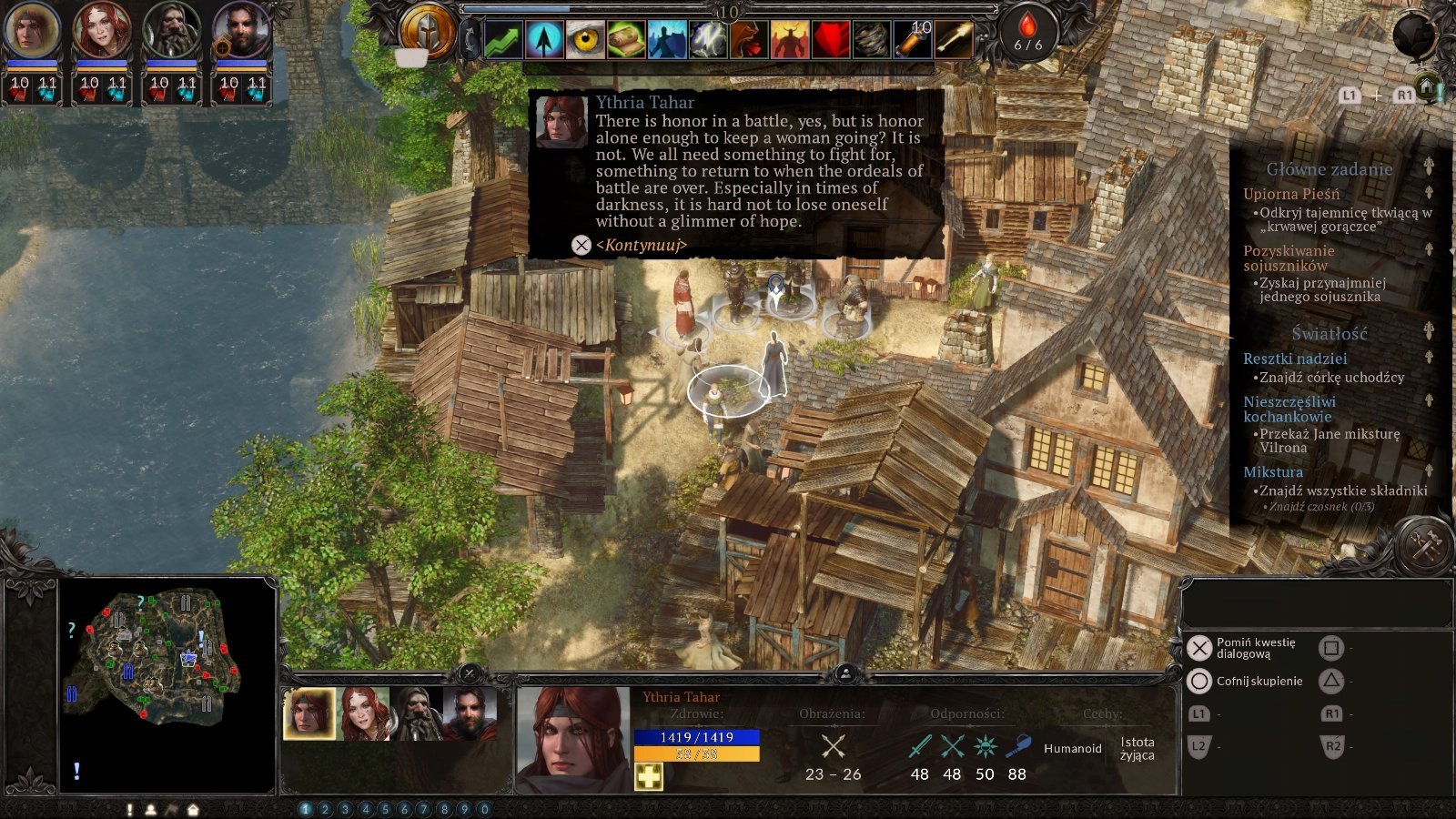Activate the horned demon silhouette ability

(x=789, y=40)
